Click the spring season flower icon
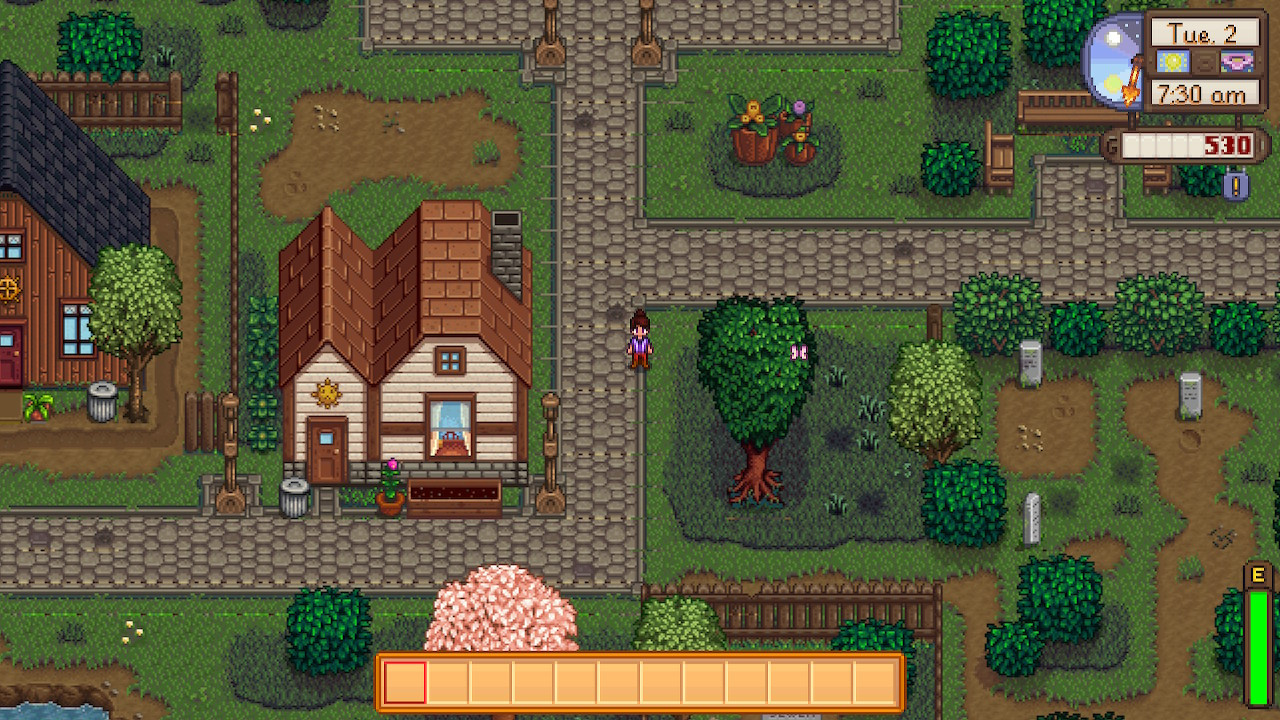Screen dimensions: 1280x720 click(x=1237, y=62)
